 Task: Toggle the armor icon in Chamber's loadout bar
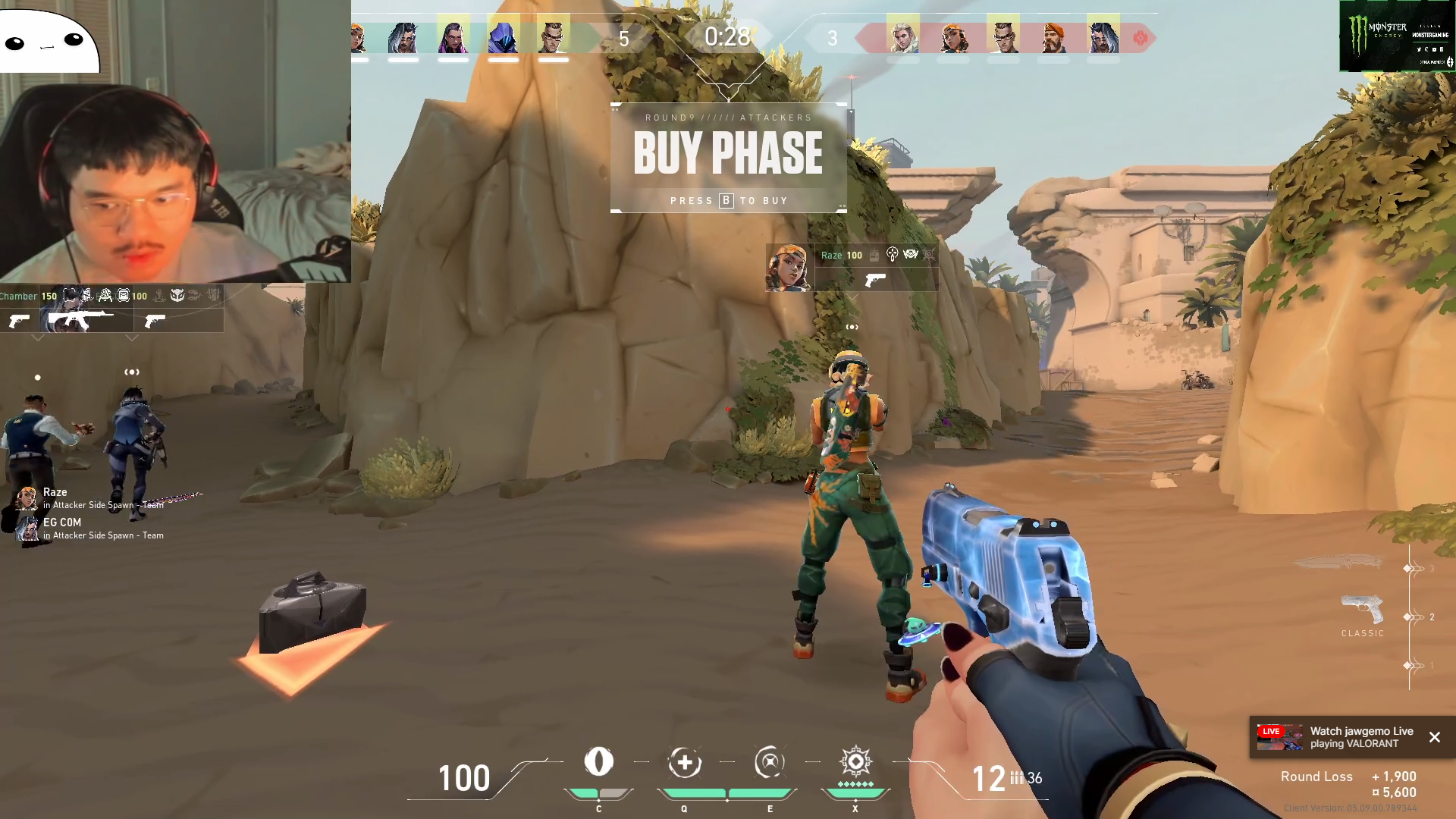(x=124, y=296)
